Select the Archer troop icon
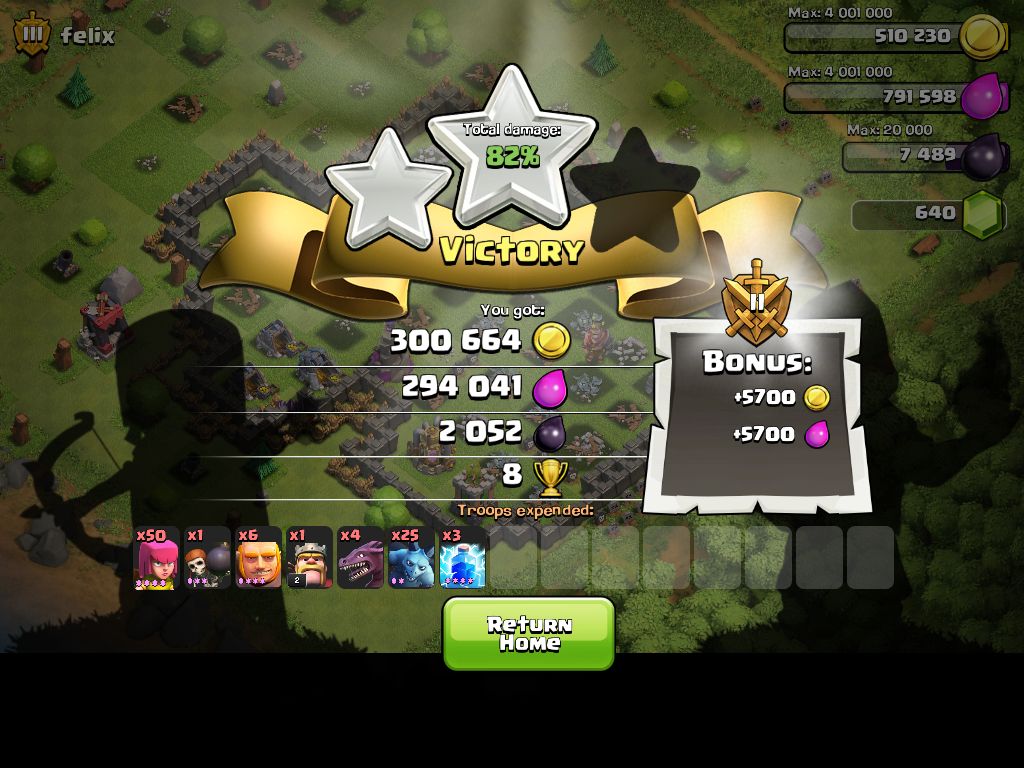The width and height of the screenshot is (1024, 768). click(156, 558)
